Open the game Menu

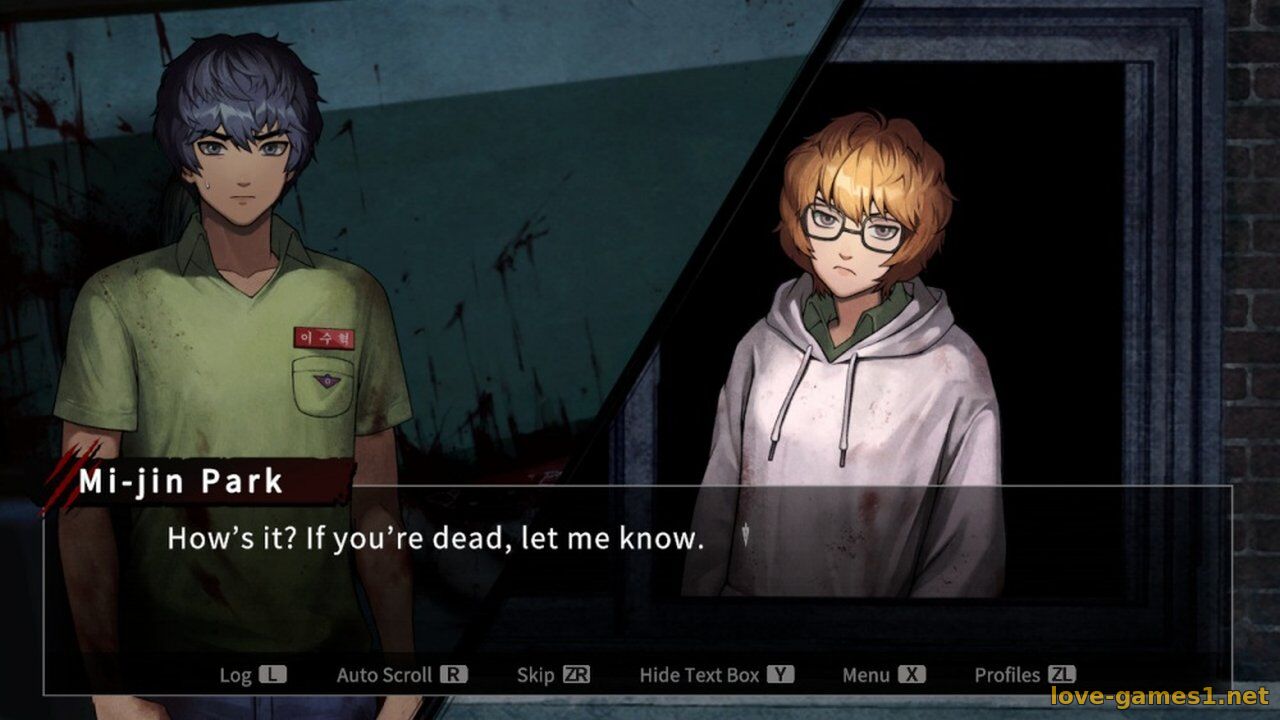coord(883,675)
